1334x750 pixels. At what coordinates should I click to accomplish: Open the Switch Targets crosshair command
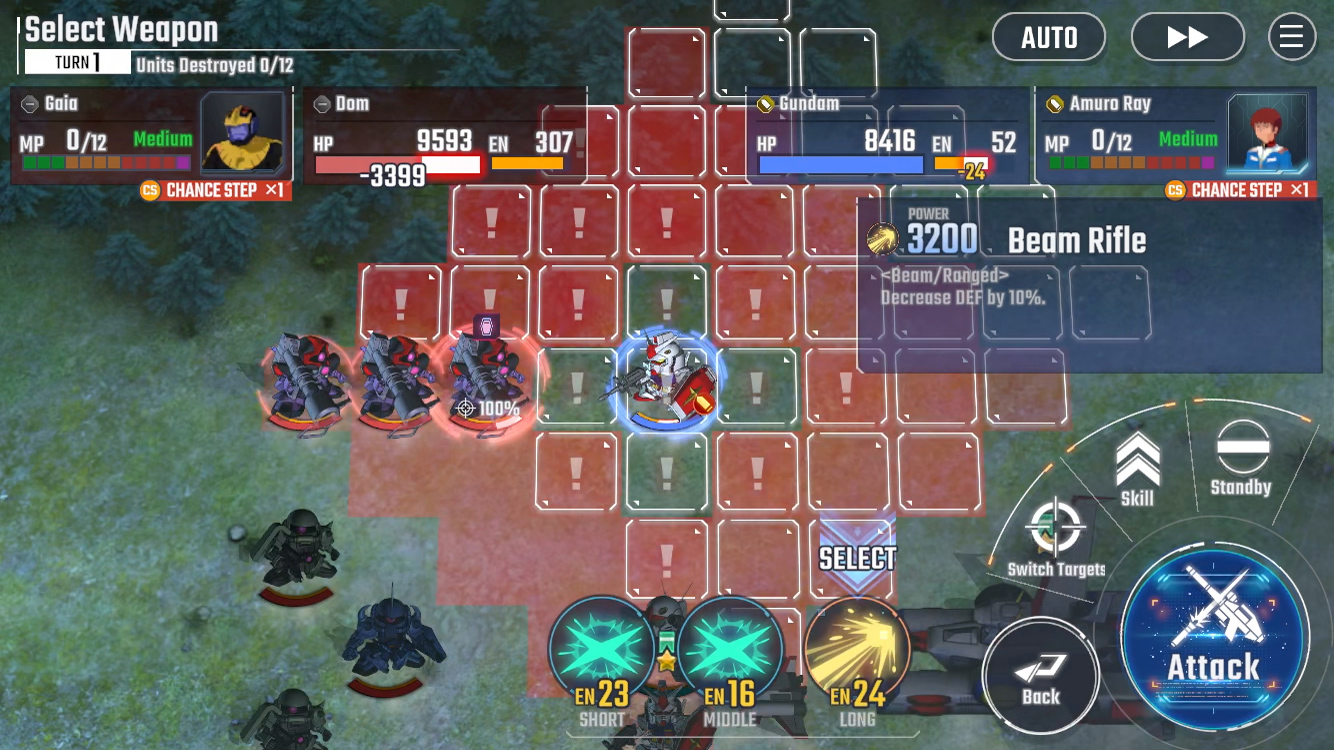point(1055,525)
